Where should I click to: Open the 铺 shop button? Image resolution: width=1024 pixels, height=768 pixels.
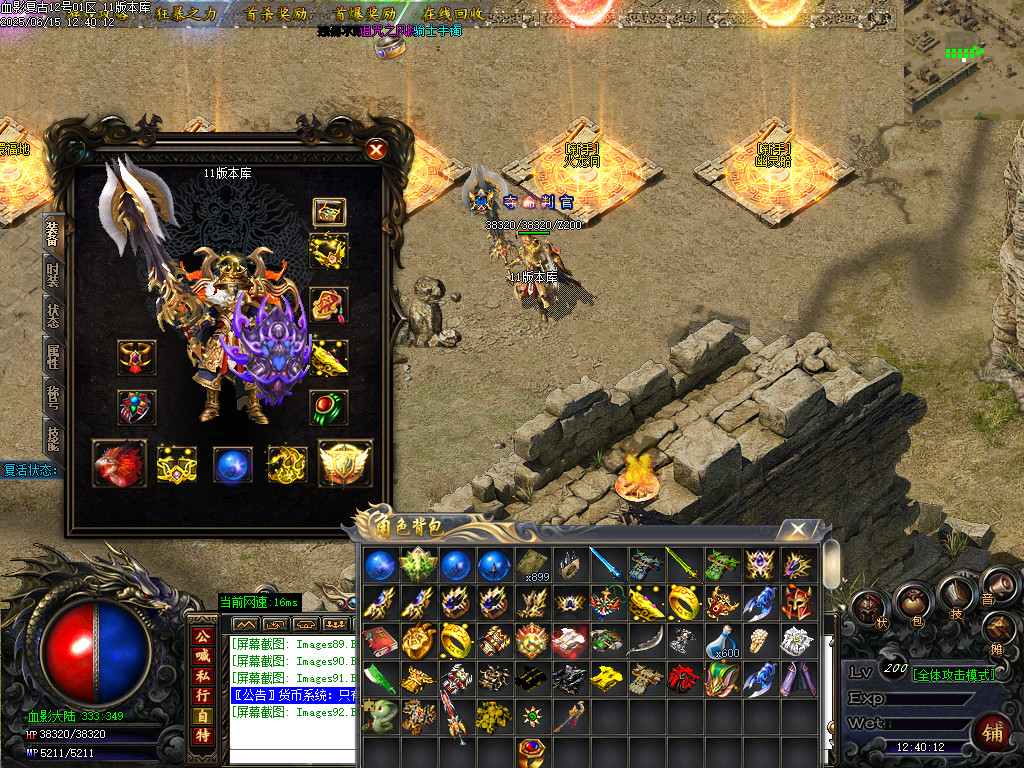tap(991, 732)
